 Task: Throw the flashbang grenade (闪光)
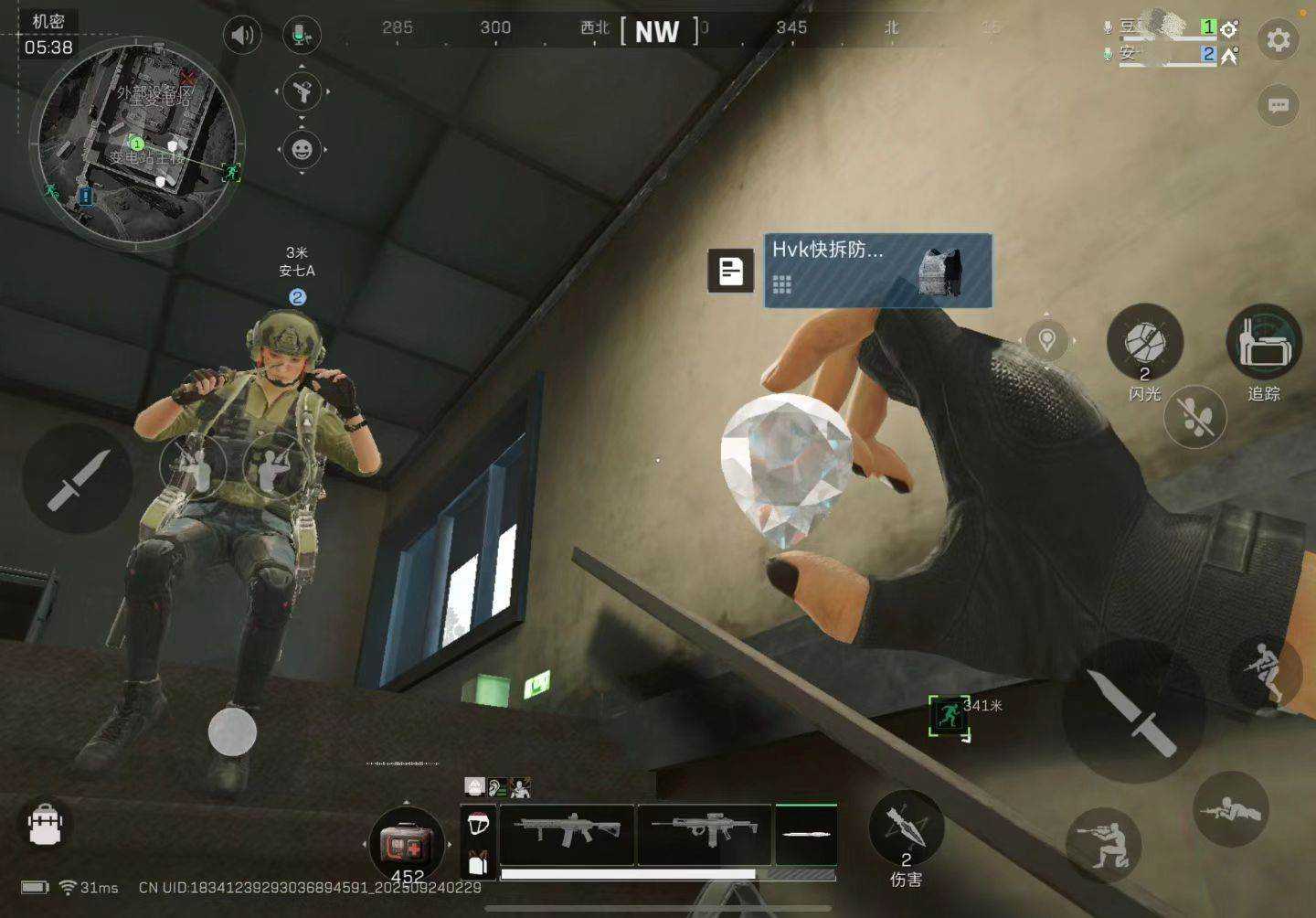tap(1144, 343)
